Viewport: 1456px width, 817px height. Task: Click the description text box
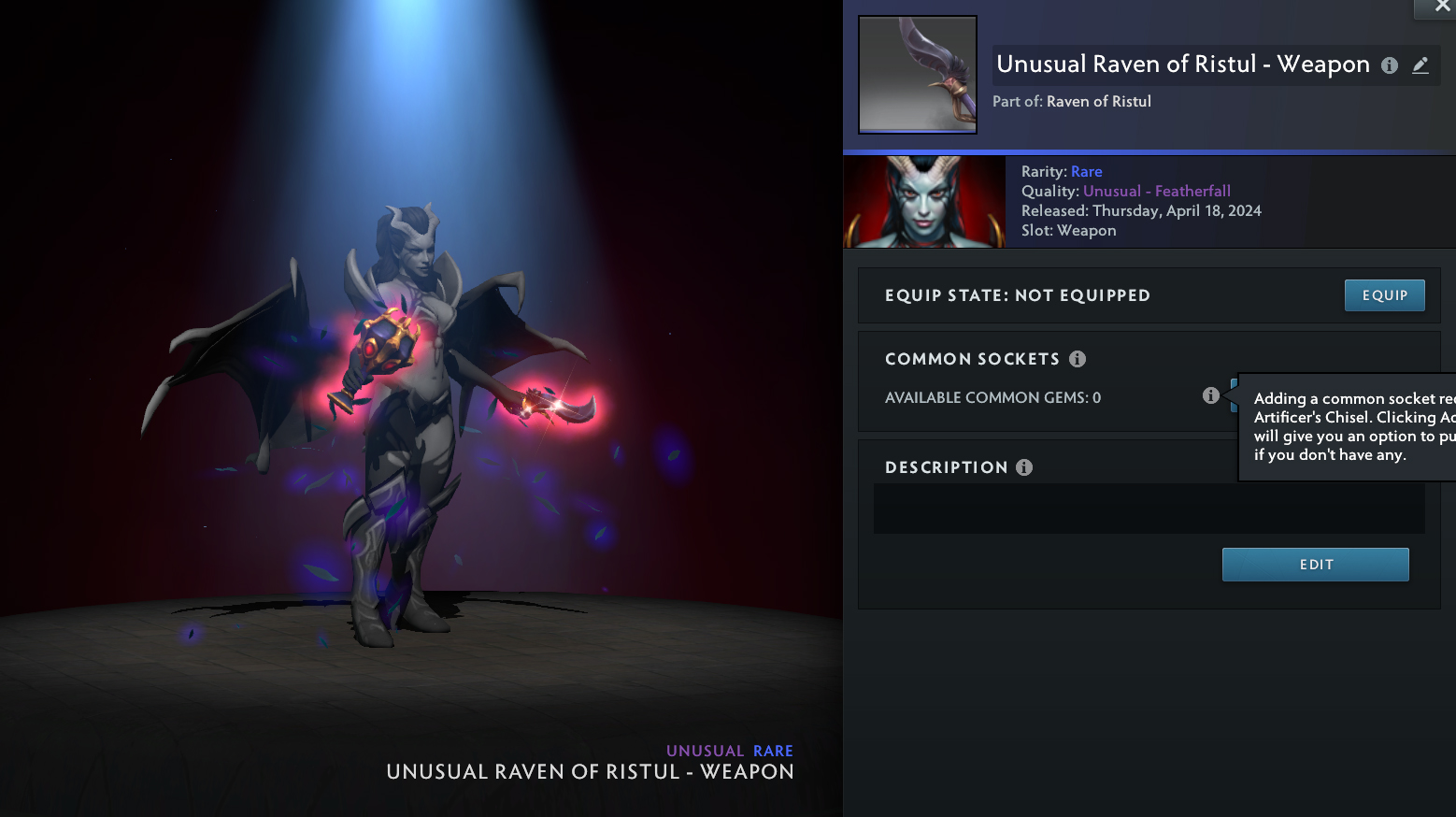point(1149,509)
